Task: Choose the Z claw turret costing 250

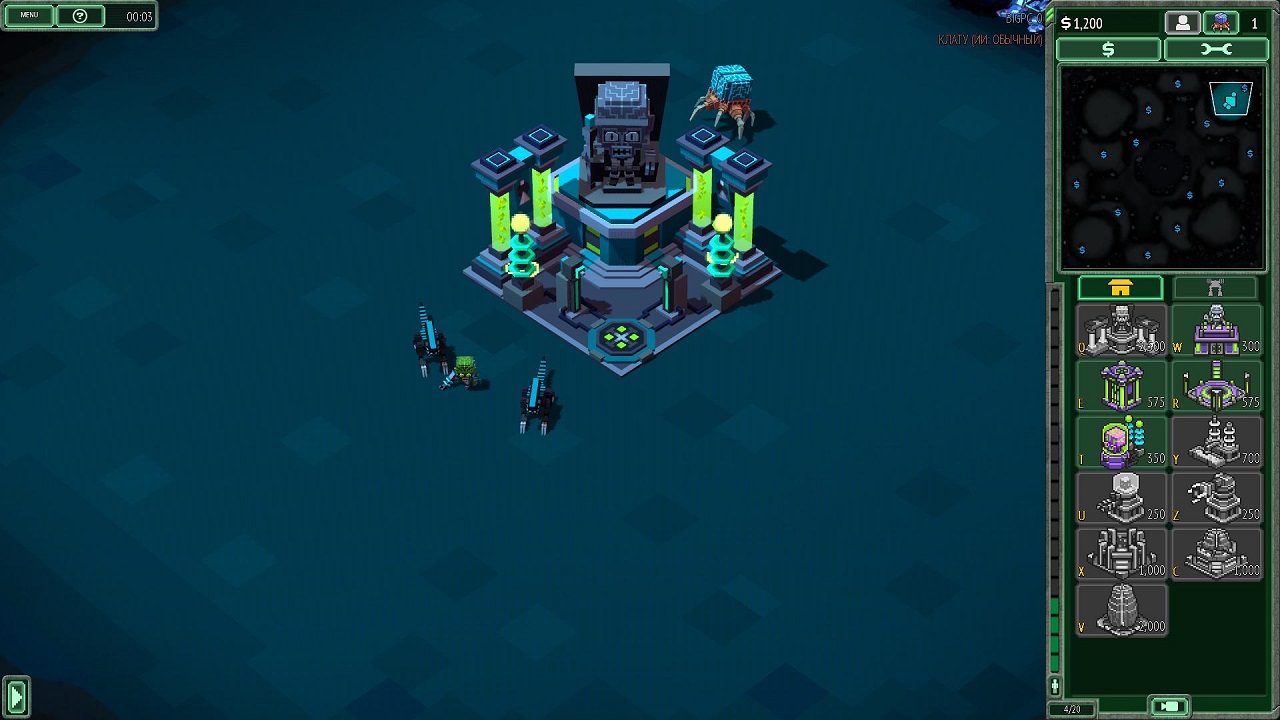Action: [1215, 497]
